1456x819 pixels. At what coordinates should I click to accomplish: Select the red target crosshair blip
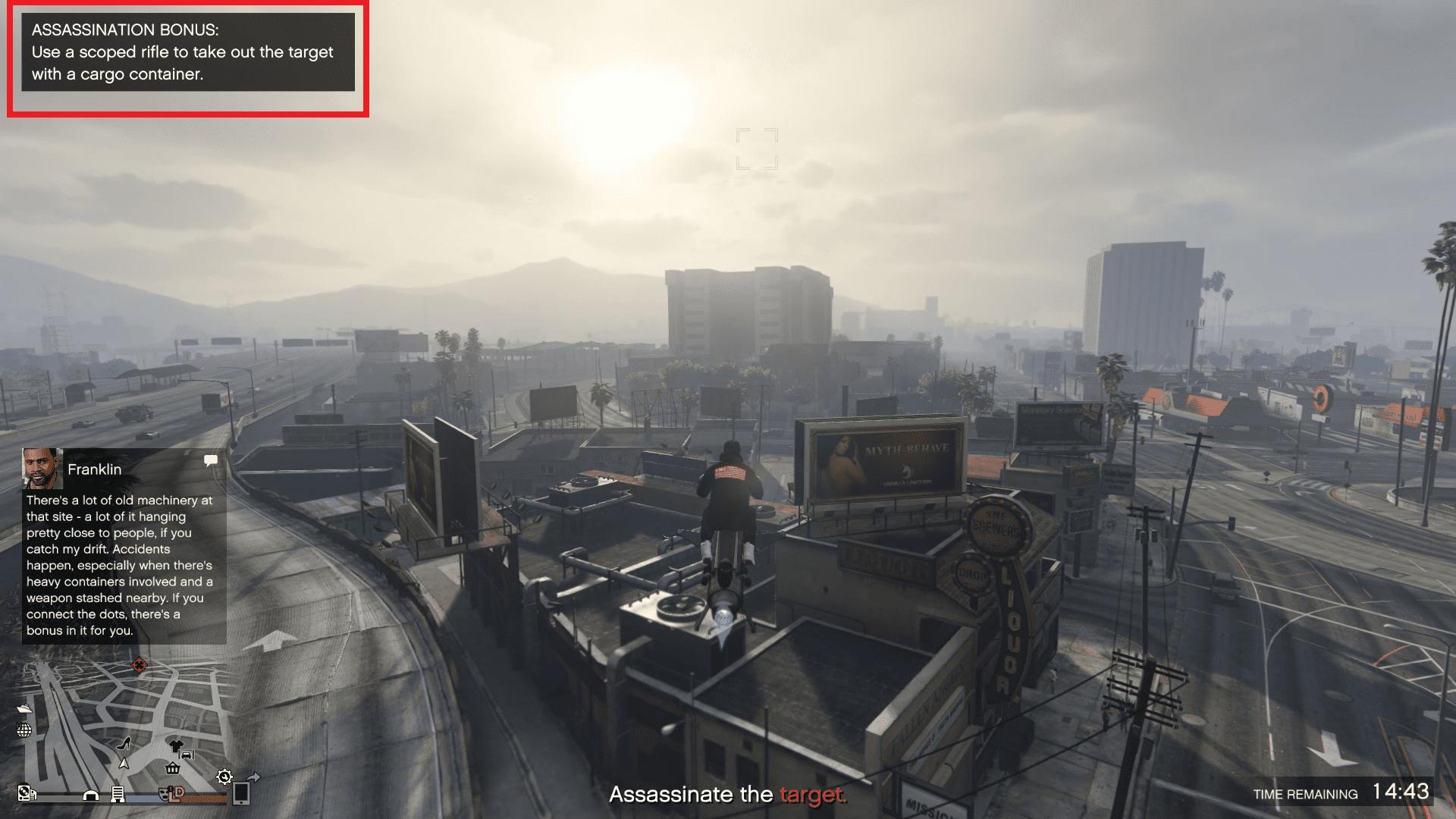tap(138, 664)
